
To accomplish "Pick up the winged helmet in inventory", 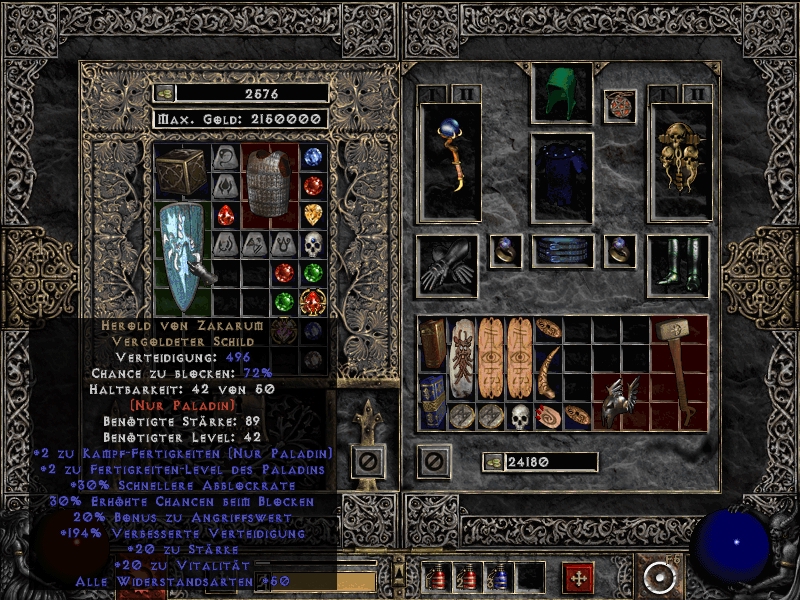I will point(622,402).
